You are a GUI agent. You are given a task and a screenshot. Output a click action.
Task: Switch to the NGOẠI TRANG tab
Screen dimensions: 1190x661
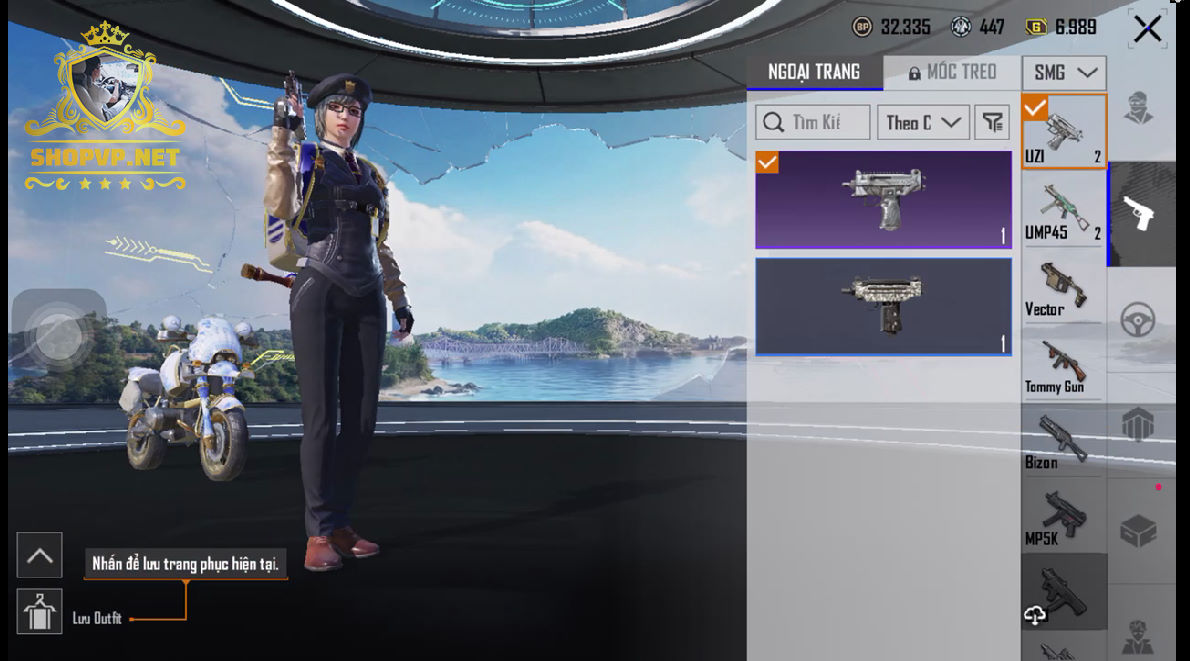[x=814, y=72]
